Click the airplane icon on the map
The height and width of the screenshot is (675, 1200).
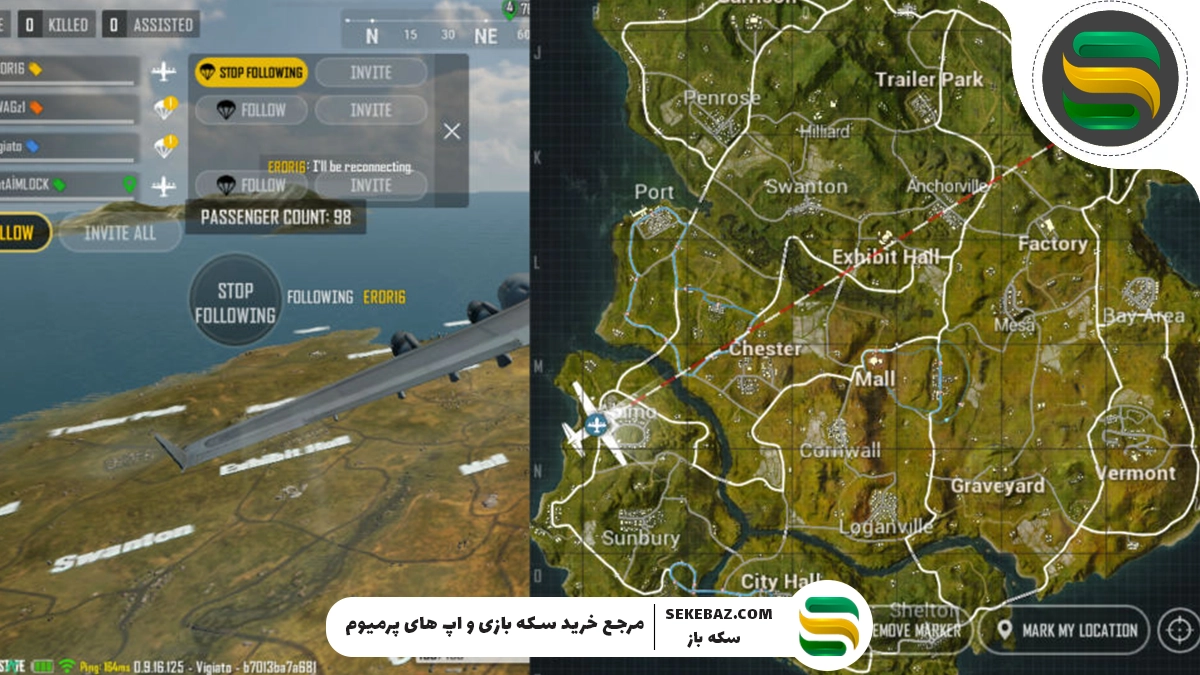(596, 426)
